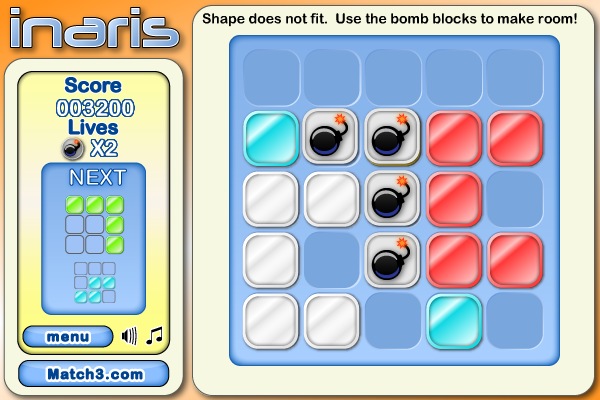
Task: Toggle the music note icon
Action: 154,336
